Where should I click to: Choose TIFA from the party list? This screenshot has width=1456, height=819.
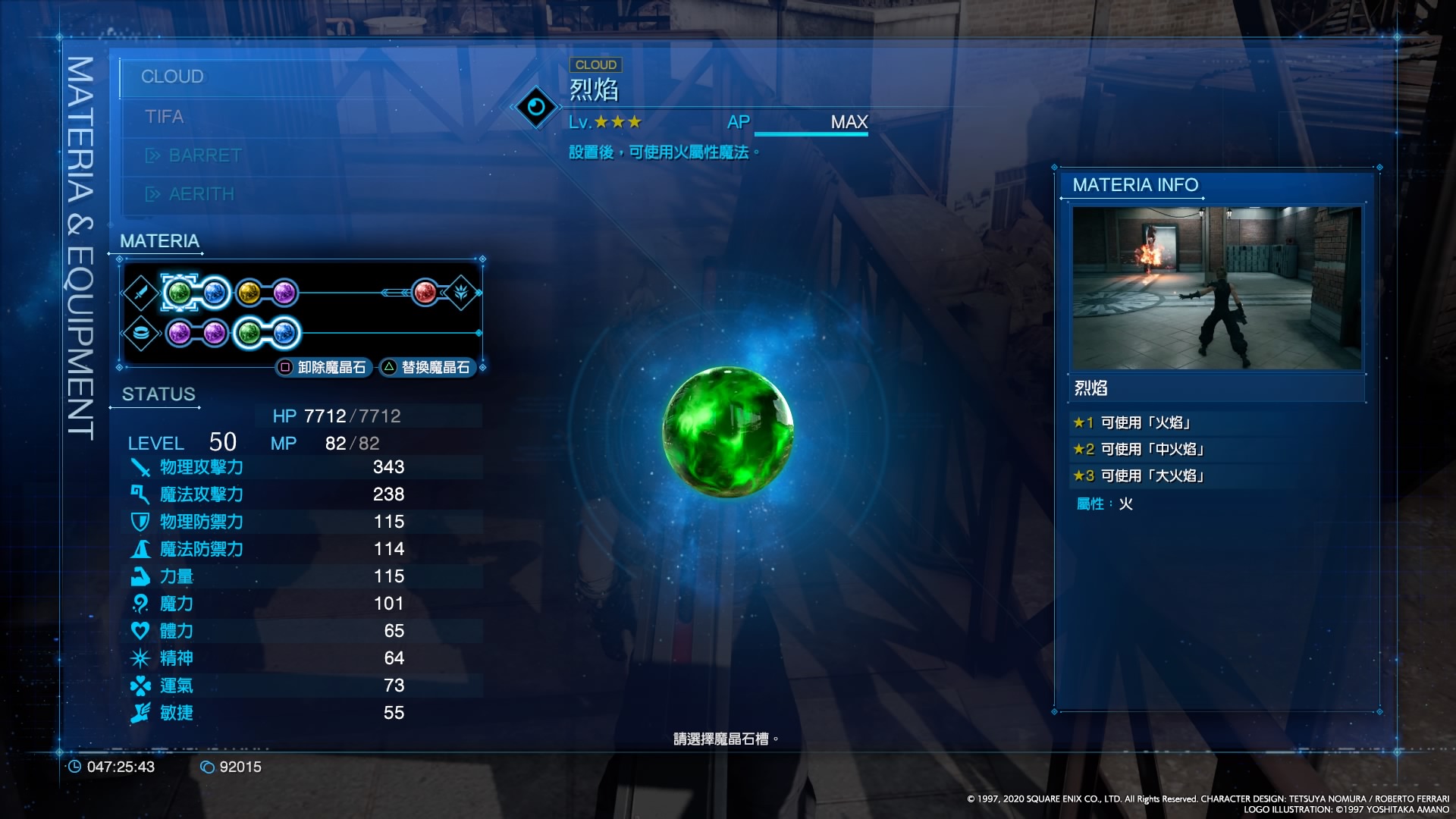point(165,117)
